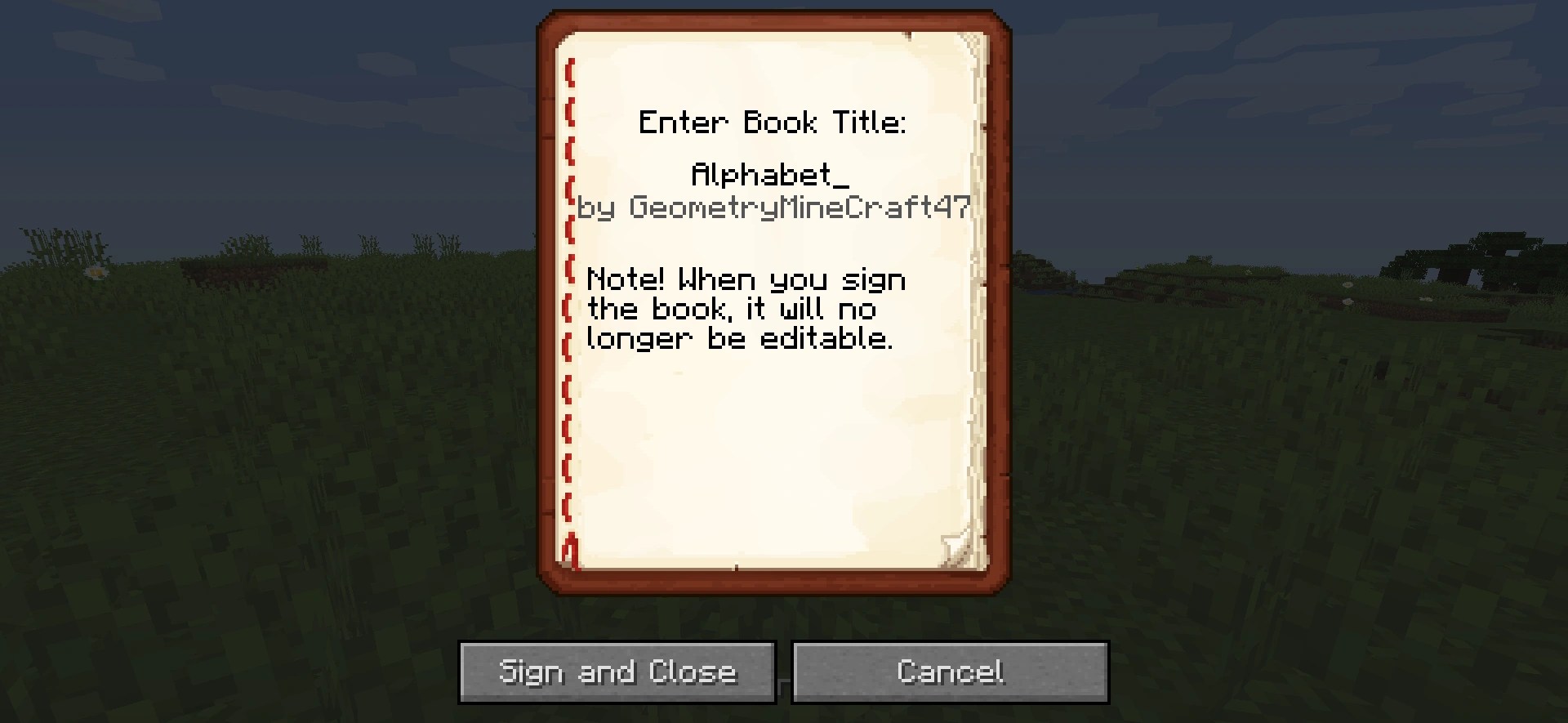Click the gap between Sign and Cancel buttons
The height and width of the screenshot is (723, 1568).
pos(782,672)
